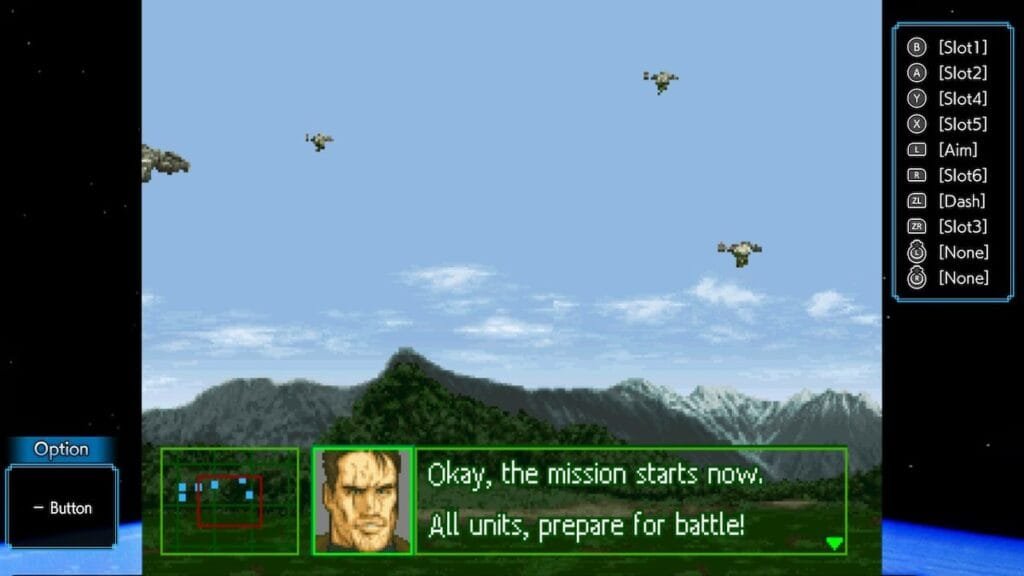Click the green-framed minimap
The height and width of the screenshot is (576, 1024).
(x=230, y=501)
